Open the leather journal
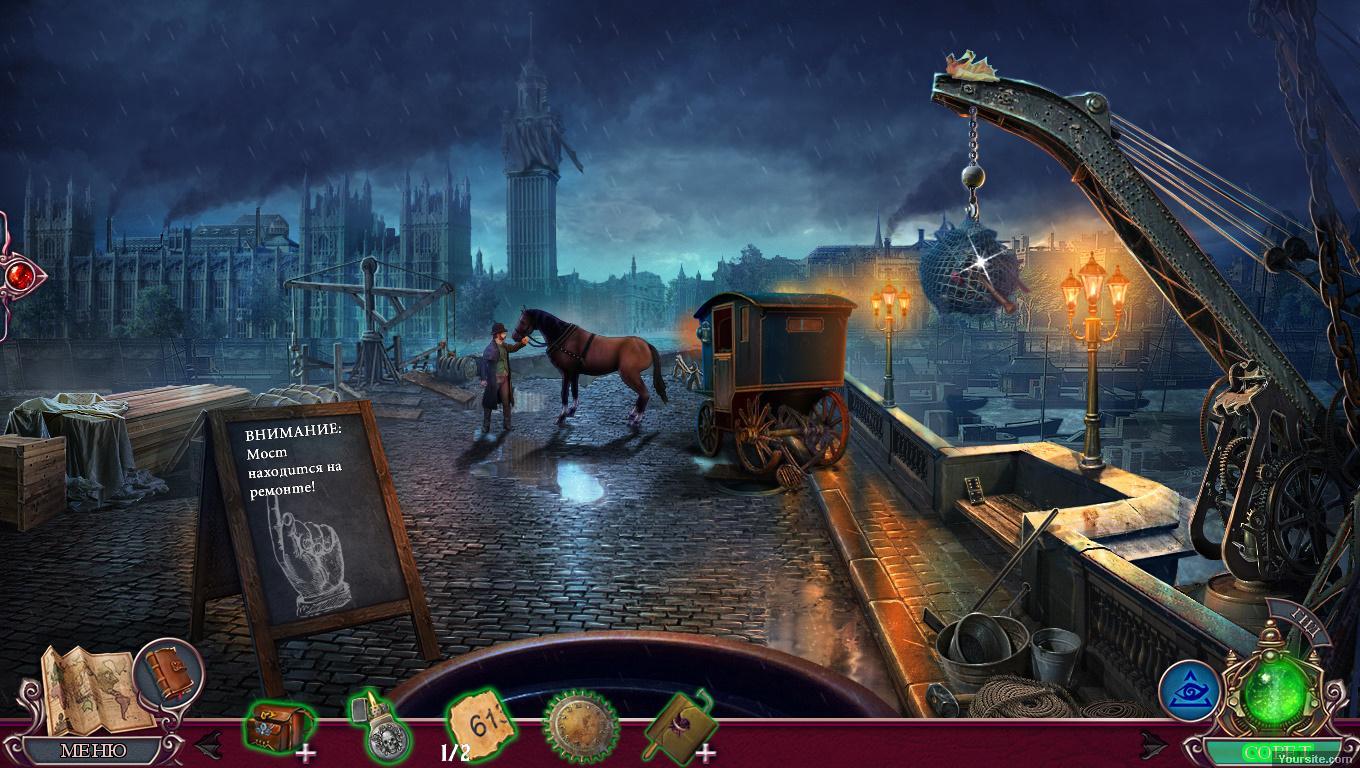This screenshot has width=1360, height=768. tap(166, 670)
